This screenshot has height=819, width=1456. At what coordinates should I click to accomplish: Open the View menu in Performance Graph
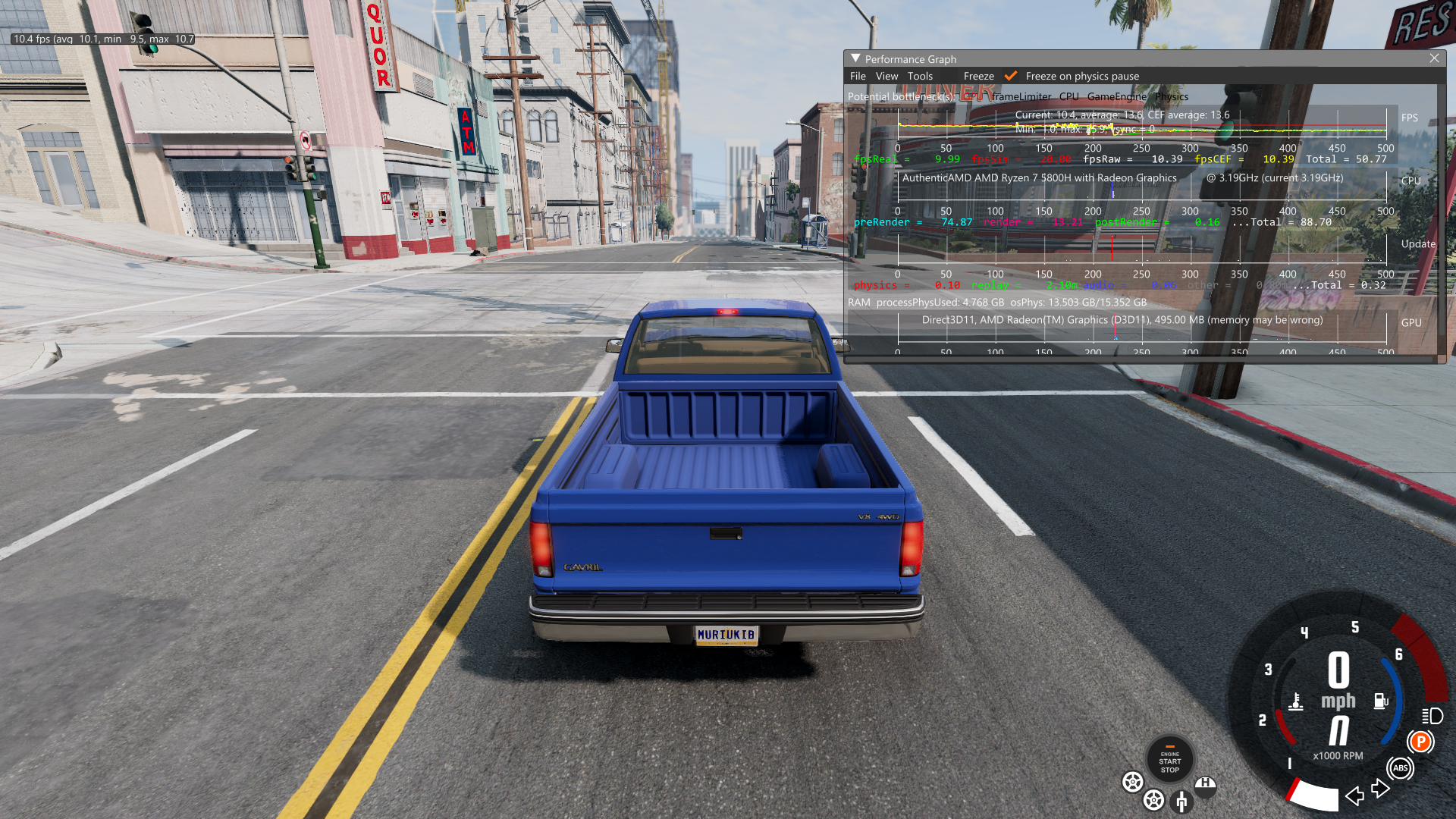coord(886,76)
